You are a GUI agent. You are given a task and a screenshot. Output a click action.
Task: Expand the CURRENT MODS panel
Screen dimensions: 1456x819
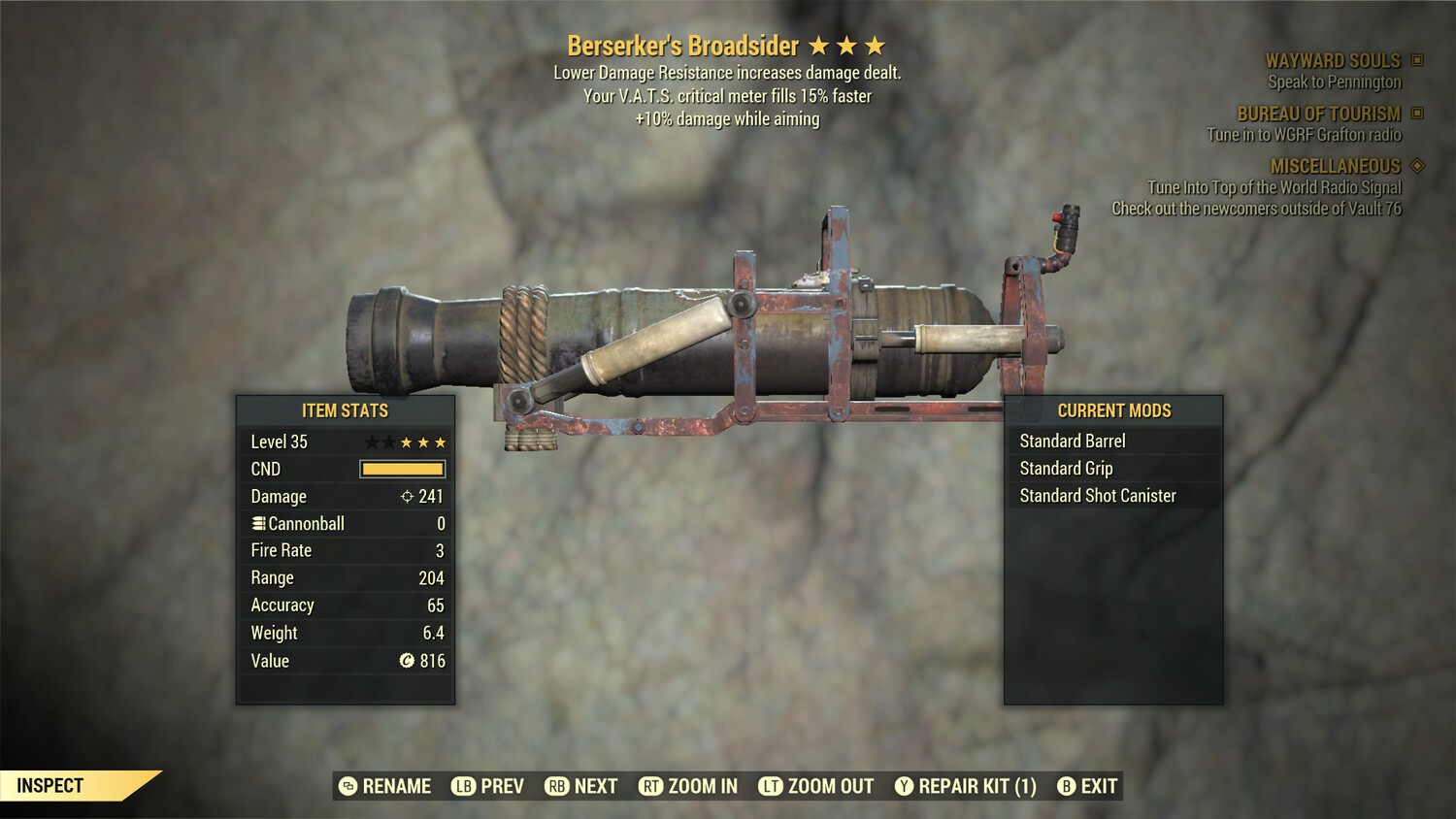pos(1114,410)
